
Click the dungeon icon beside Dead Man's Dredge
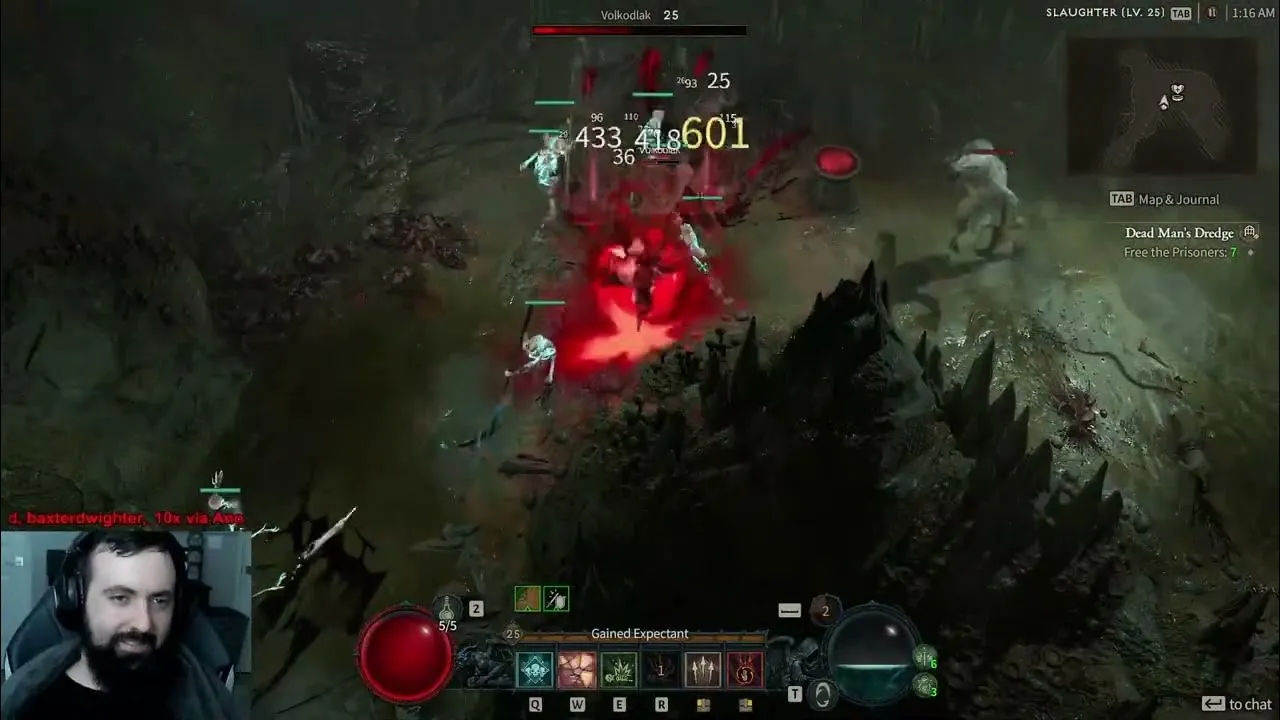[x=1250, y=231]
